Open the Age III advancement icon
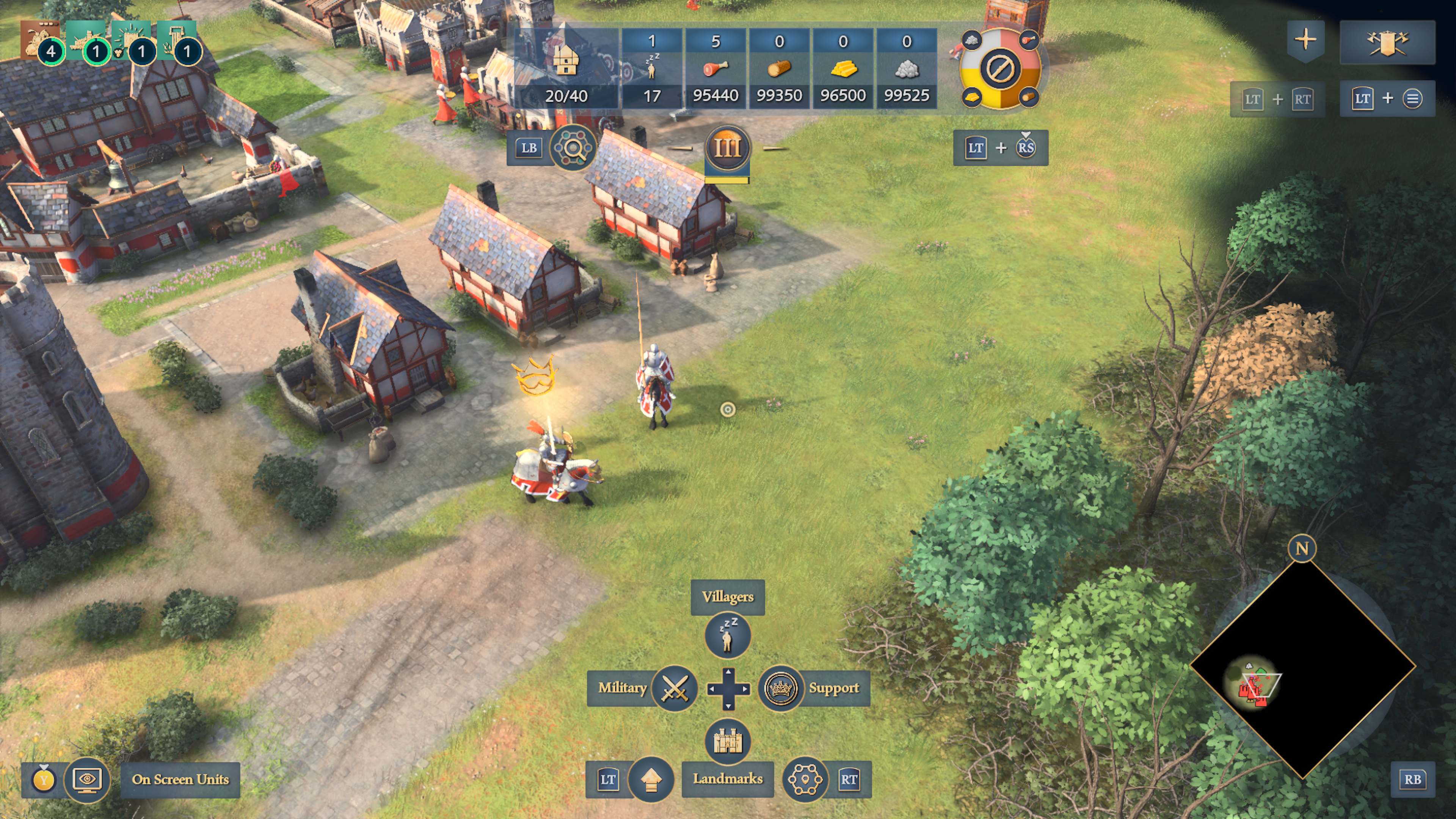This screenshot has height=819, width=1456. [727, 149]
